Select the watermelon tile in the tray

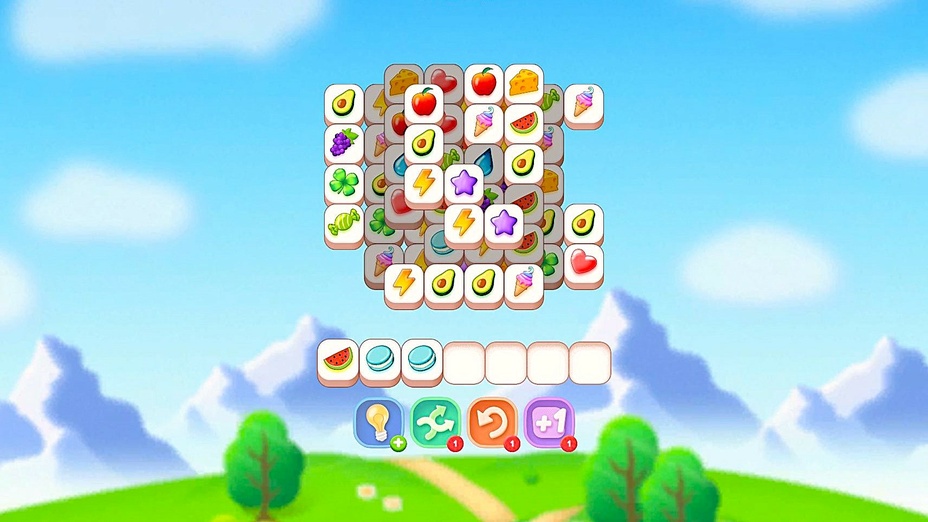338,360
